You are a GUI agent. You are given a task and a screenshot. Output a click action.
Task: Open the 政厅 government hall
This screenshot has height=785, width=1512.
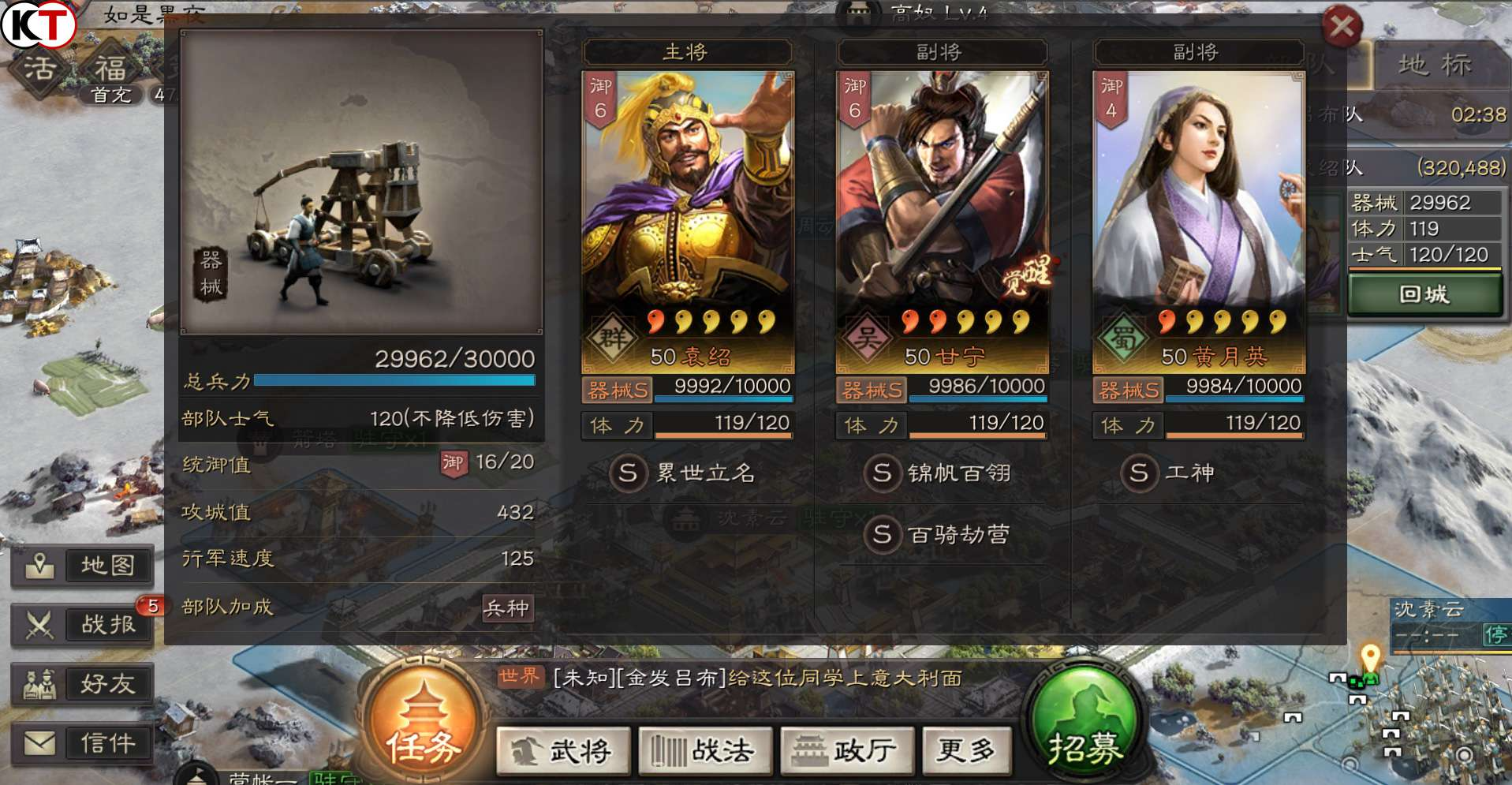click(847, 750)
